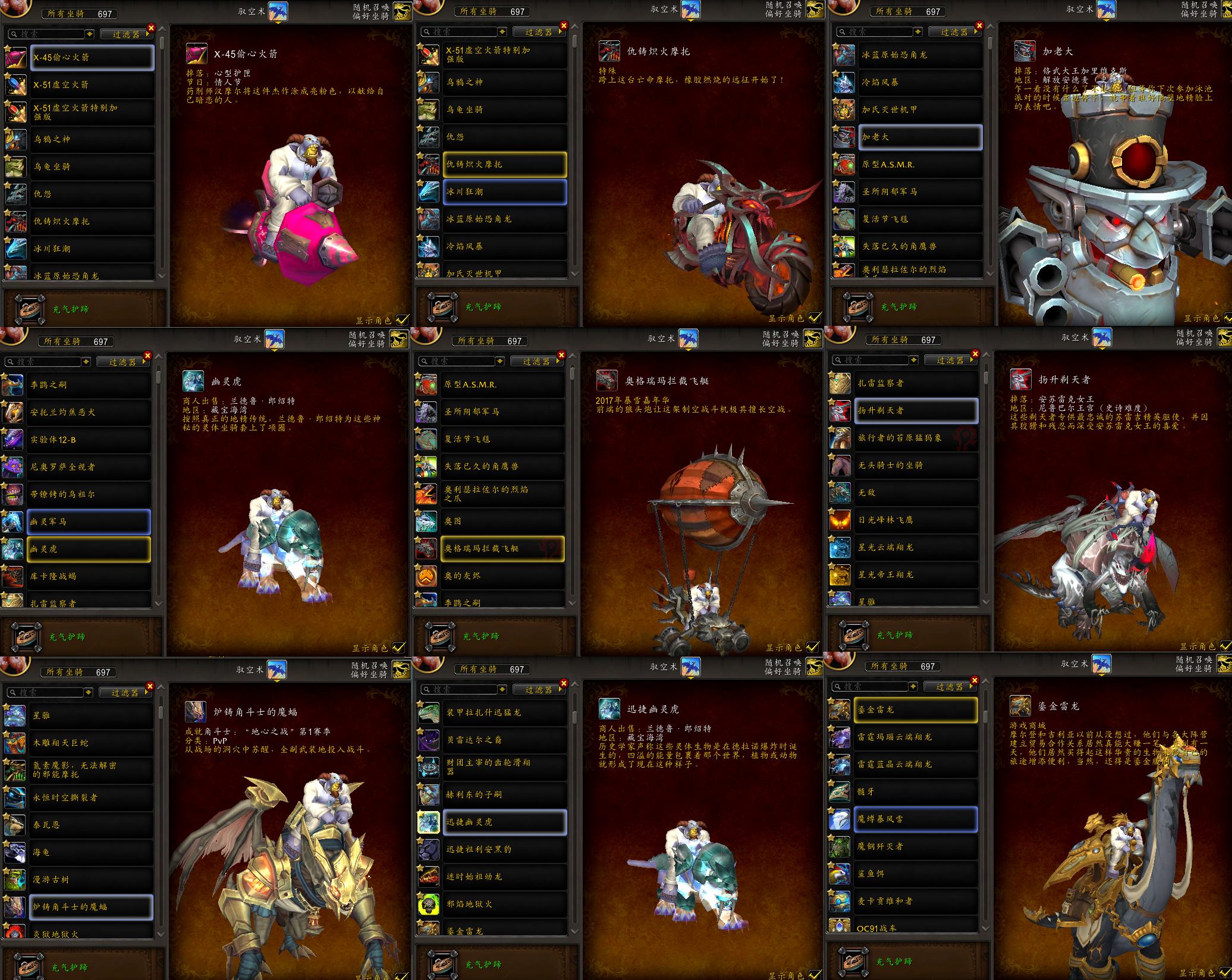Pick the 日光峰林飞鹰 mount entry

coord(916,520)
